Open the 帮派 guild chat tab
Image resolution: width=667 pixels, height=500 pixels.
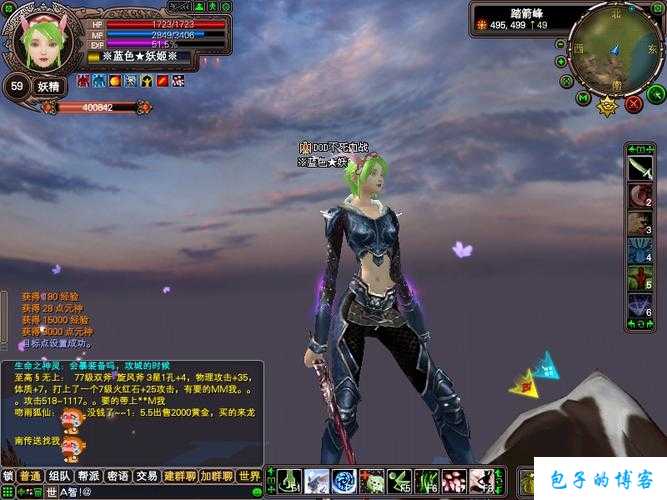tap(90, 476)
